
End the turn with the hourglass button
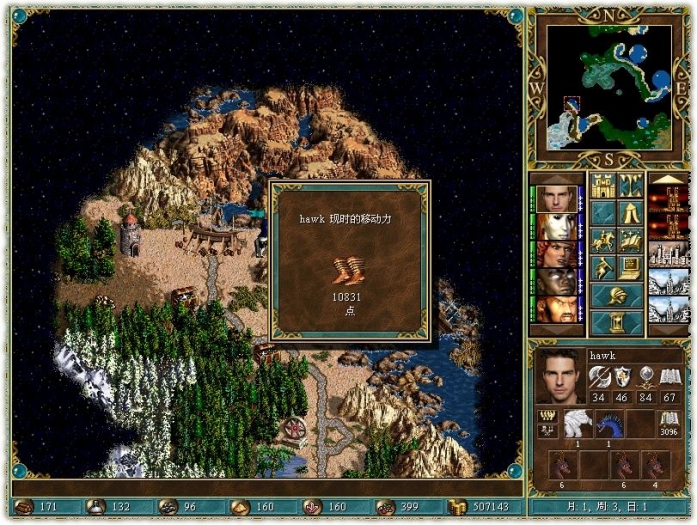(x=616, y=322)
